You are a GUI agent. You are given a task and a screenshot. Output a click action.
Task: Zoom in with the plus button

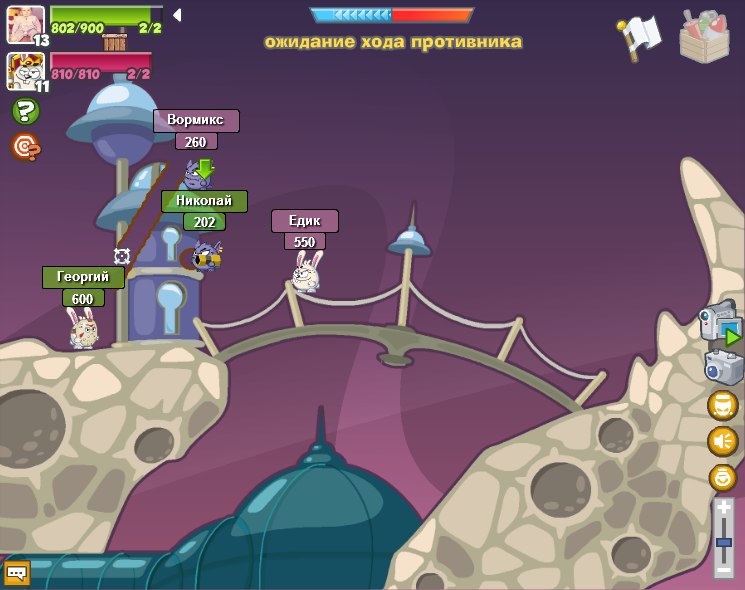point(723,509)
